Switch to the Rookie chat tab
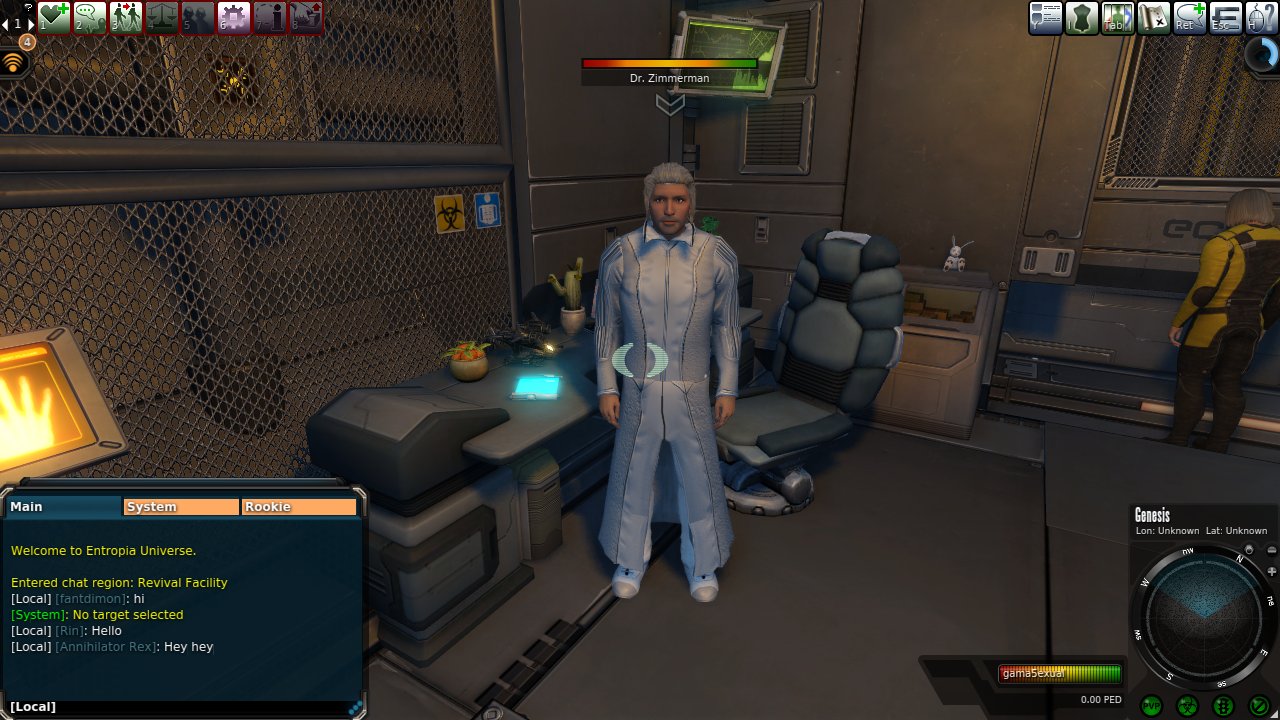Screen dimensions: 1280x720 (299, 507)
